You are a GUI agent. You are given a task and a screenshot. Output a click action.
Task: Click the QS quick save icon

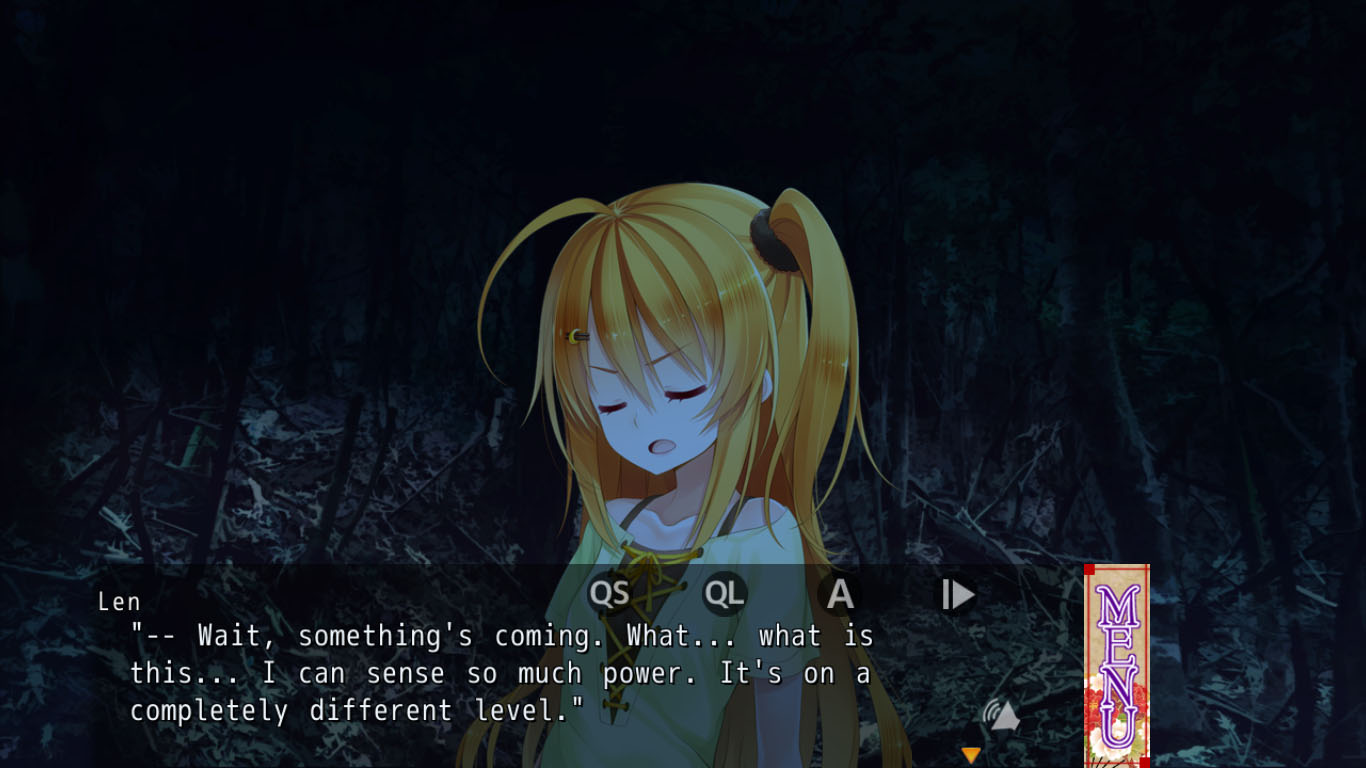point(611,593)
